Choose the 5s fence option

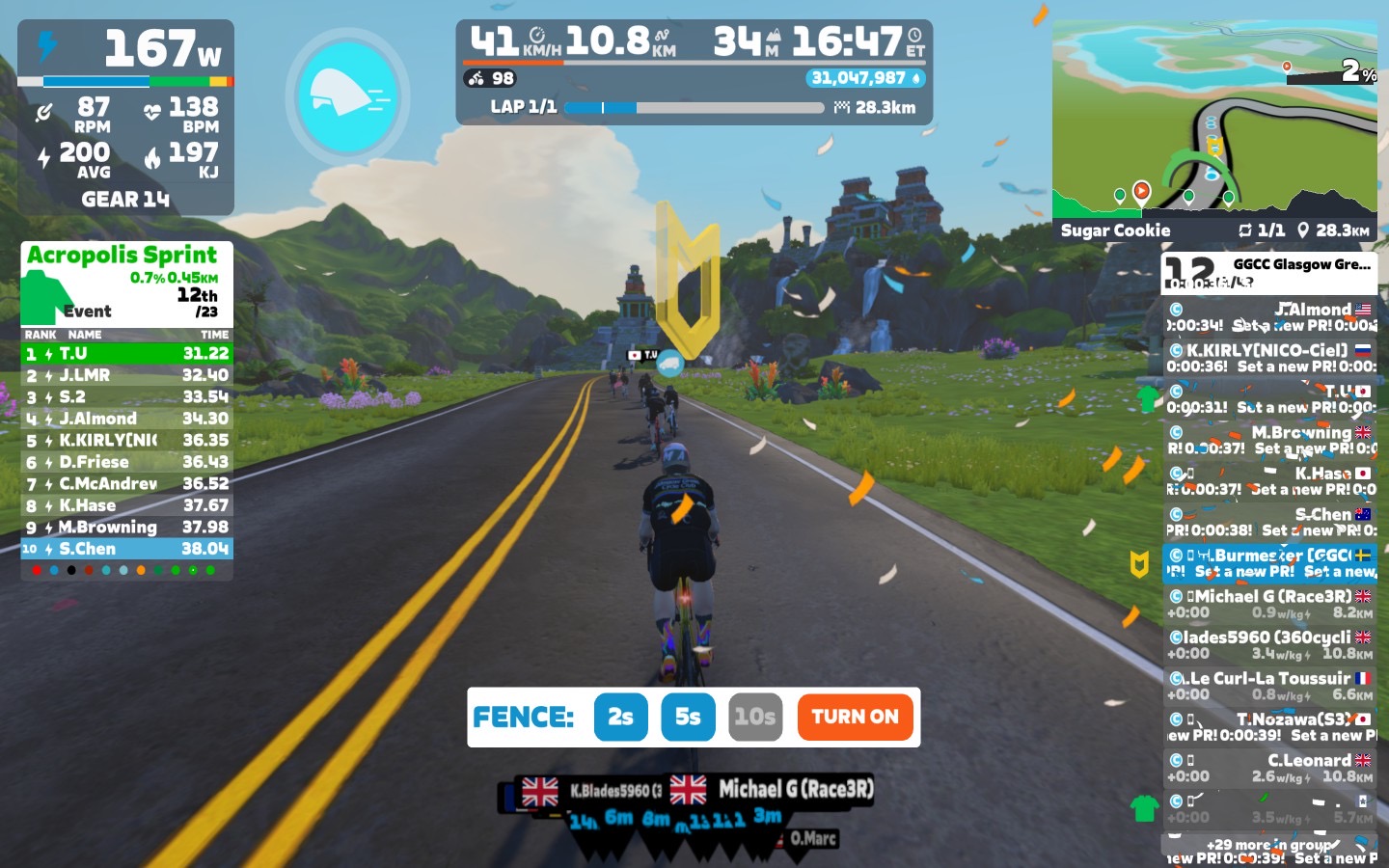tap(688, 717)
